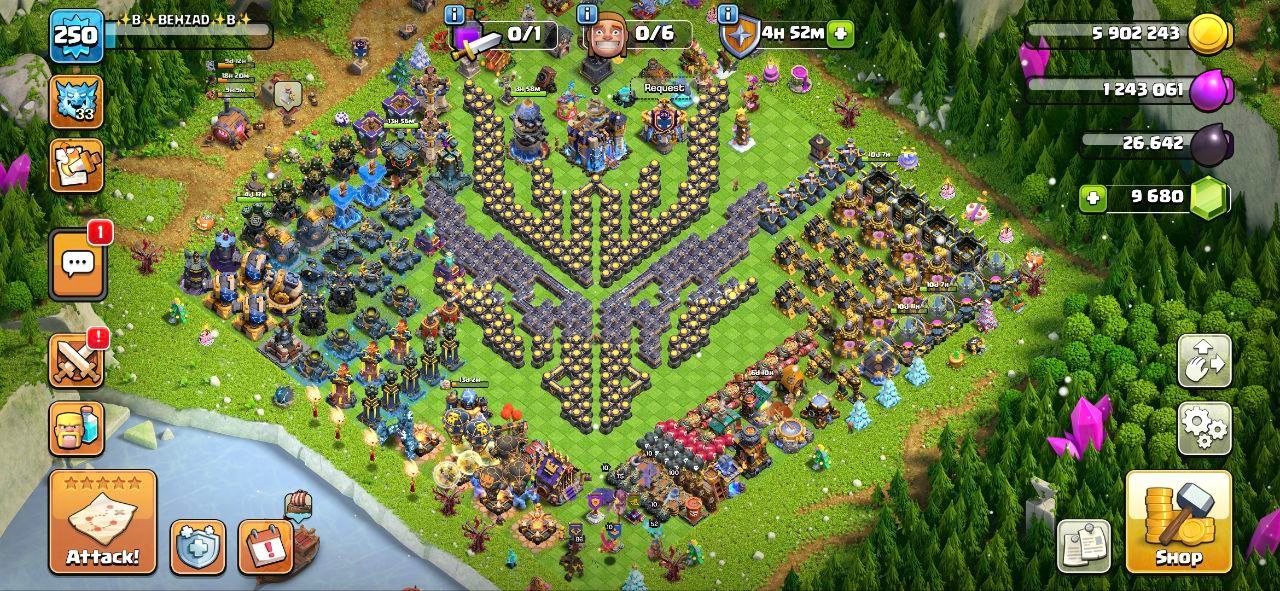Open the events calendar icon

point(265,547)
